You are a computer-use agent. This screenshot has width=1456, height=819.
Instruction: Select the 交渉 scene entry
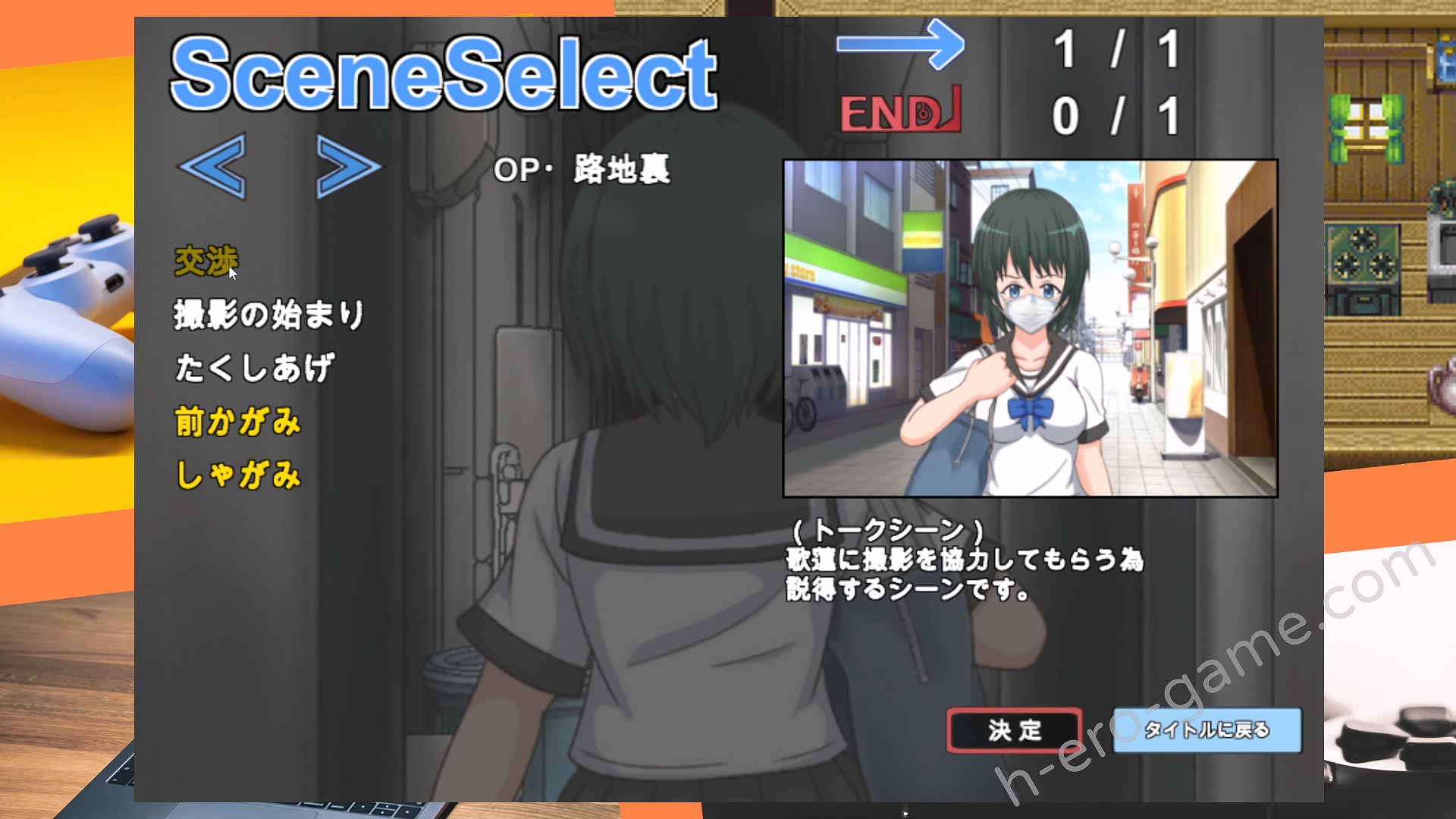206,262
